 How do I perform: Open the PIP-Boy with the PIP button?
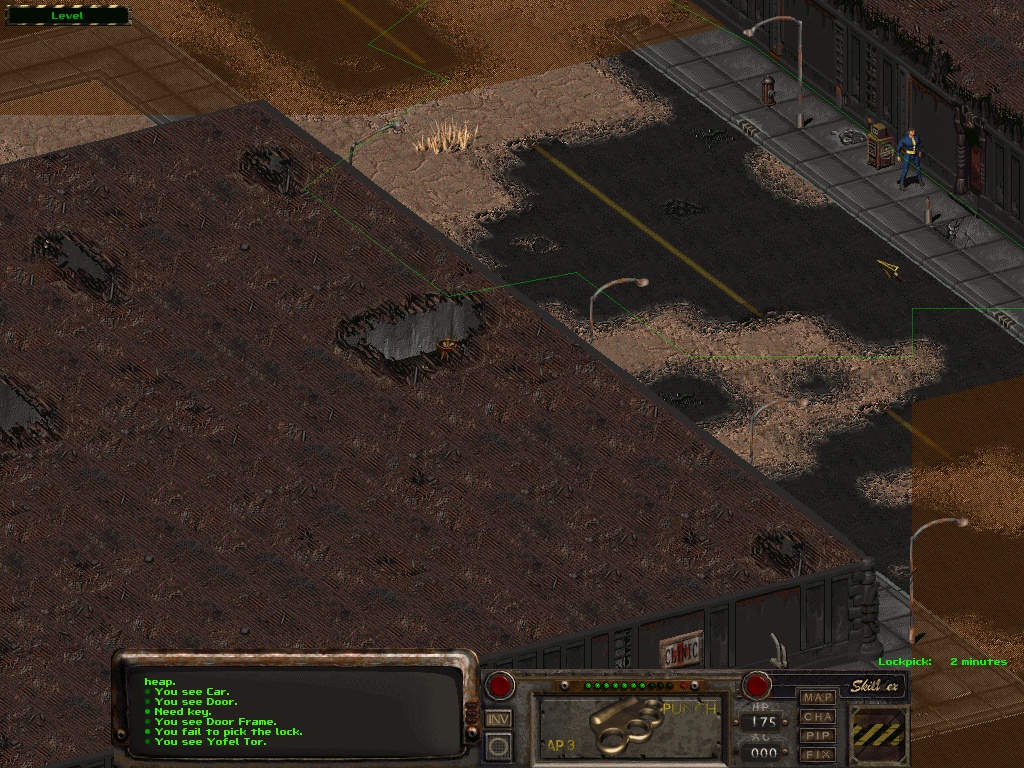(x=818, y=735)
